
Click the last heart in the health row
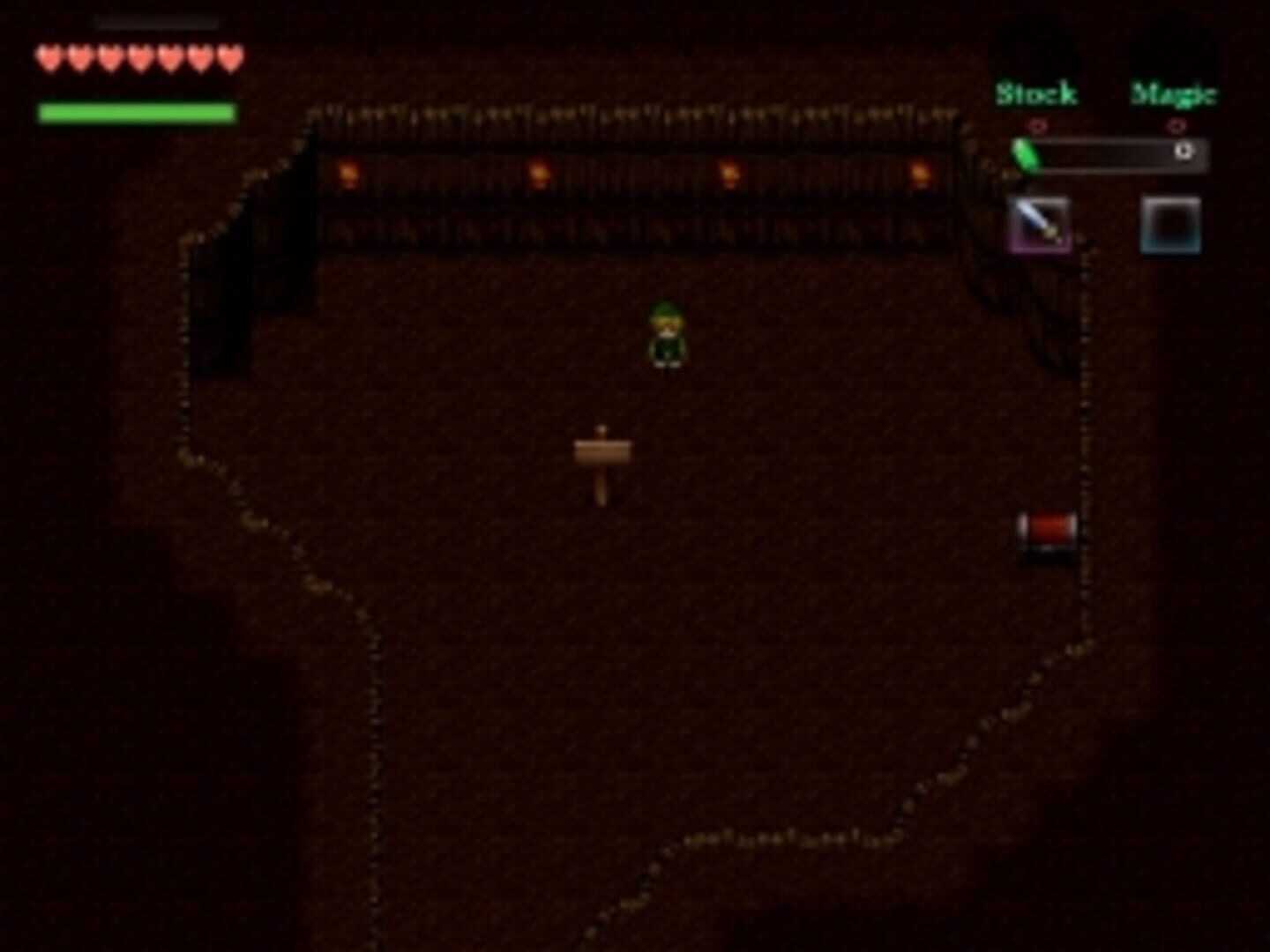229,56
